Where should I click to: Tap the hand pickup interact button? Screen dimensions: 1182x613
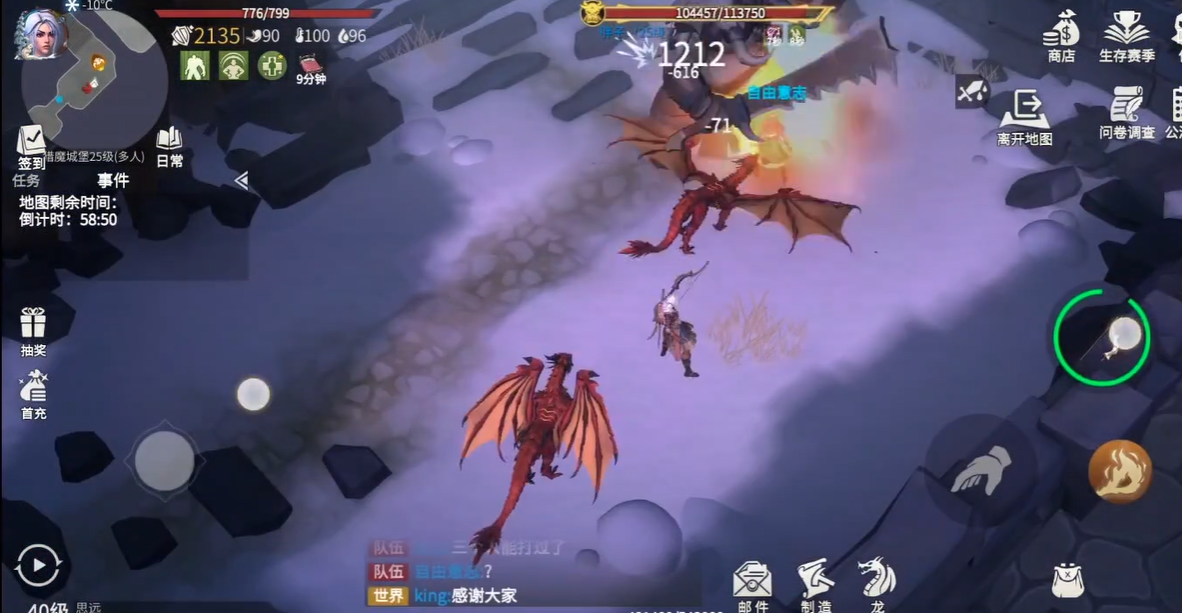click(981, 470)
